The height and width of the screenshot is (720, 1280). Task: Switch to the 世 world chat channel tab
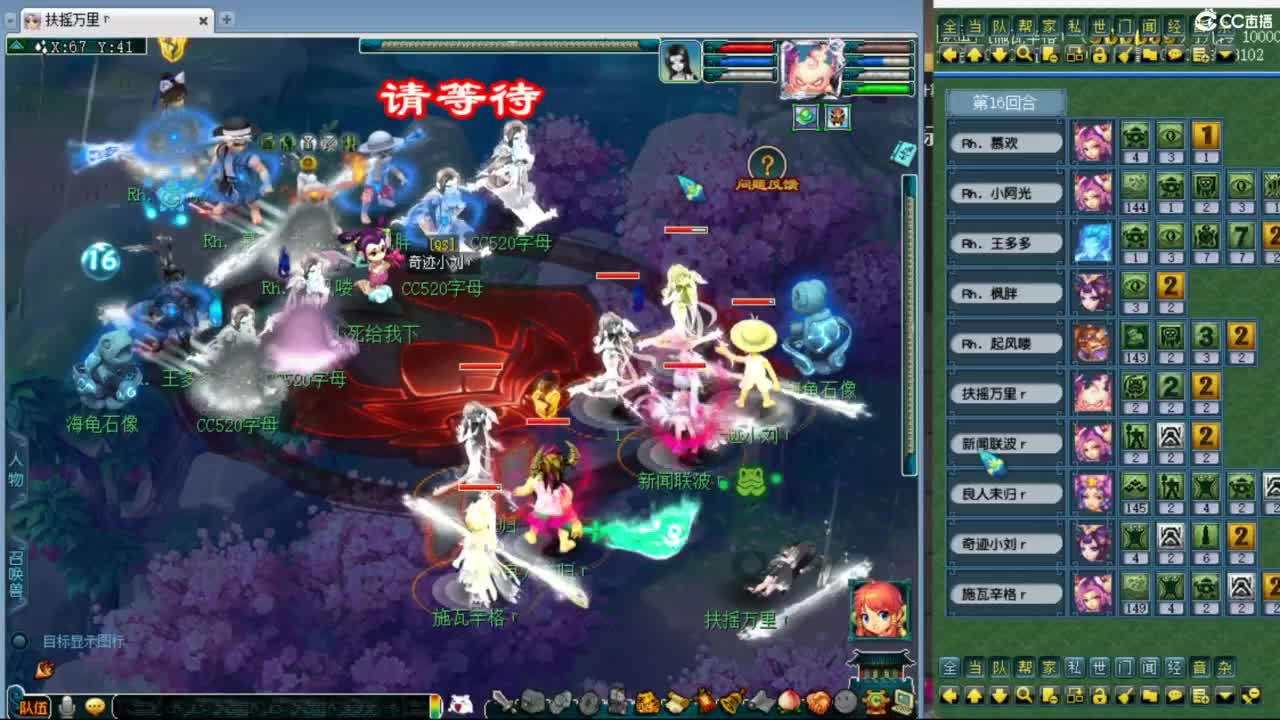1098,666
